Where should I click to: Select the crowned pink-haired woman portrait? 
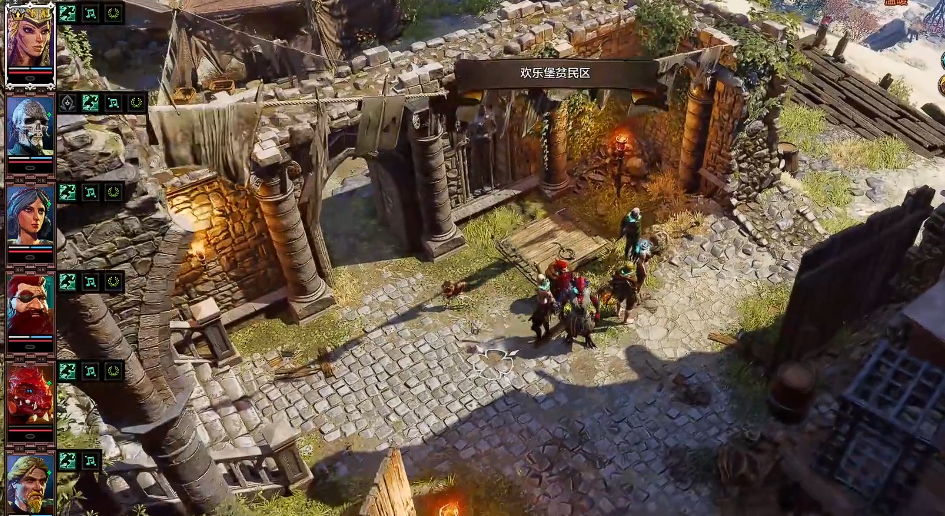click(x=30, y=39)
